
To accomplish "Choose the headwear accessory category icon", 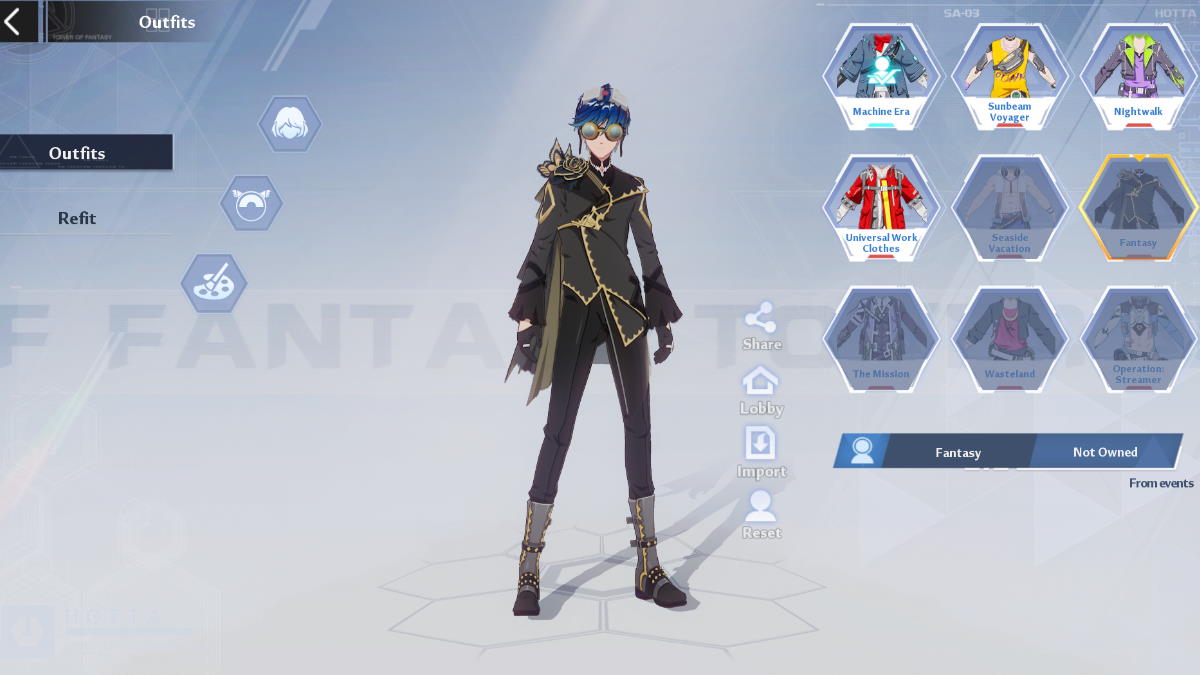I will 251,203.
